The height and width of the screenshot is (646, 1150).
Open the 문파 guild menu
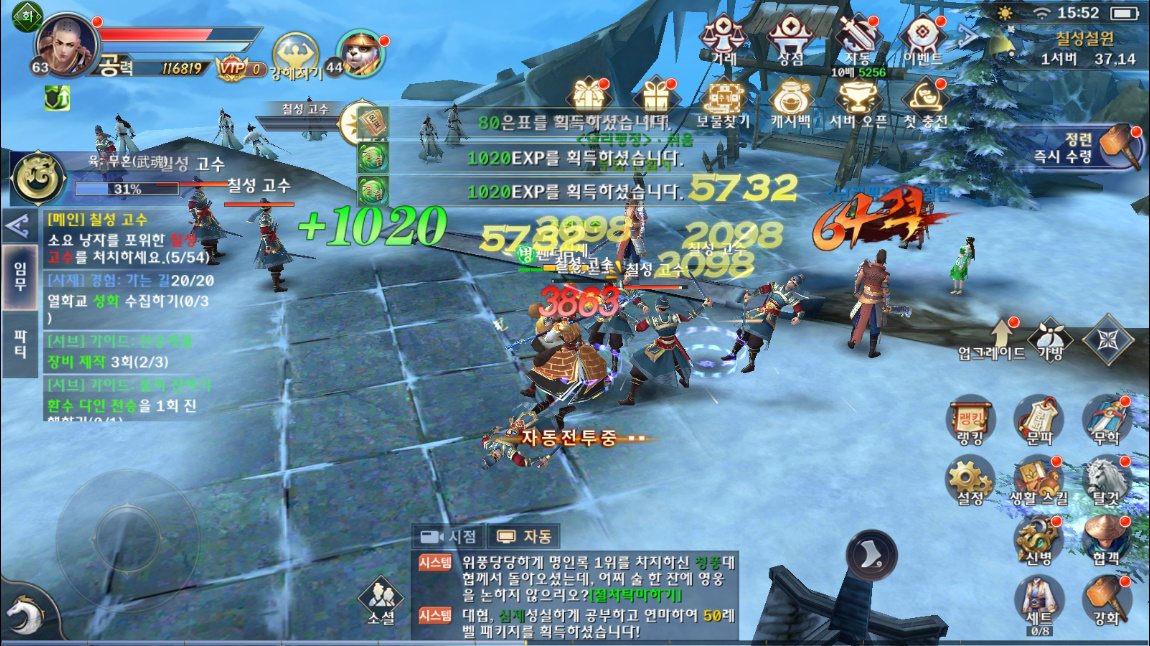pyautogui.click(x=1038, y=420)
